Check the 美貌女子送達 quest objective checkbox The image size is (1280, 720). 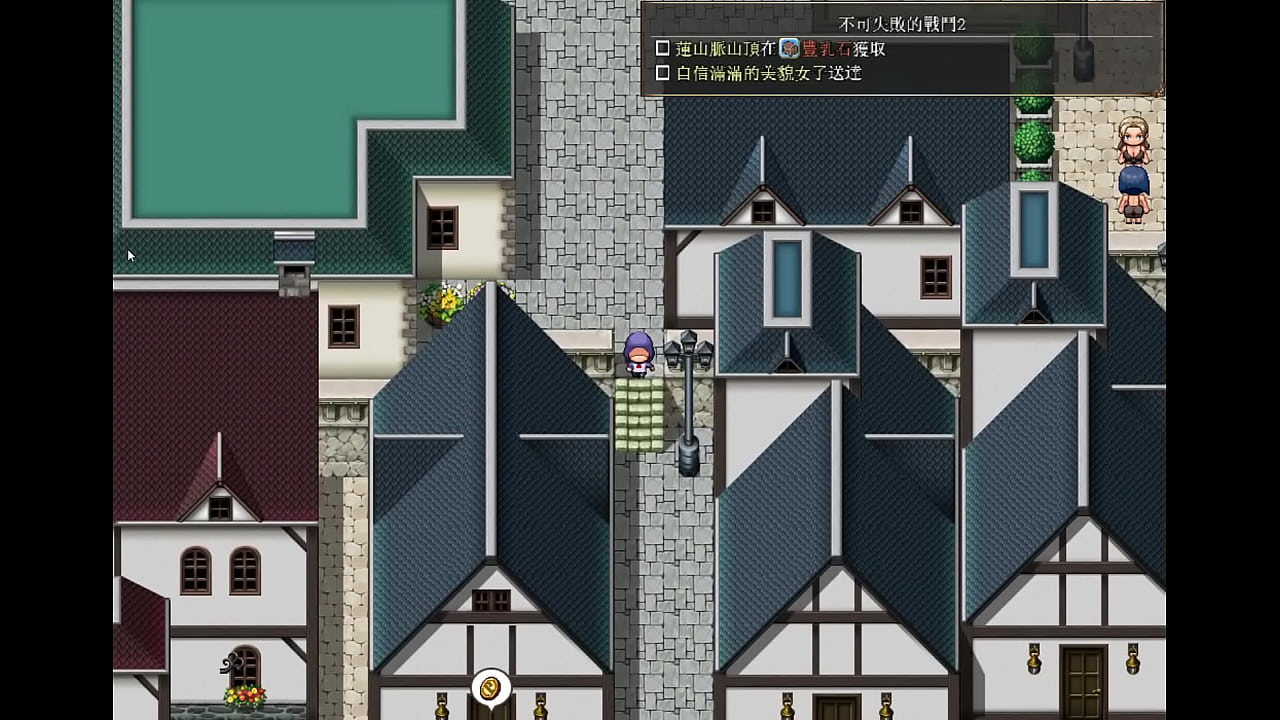click(662, 74)
